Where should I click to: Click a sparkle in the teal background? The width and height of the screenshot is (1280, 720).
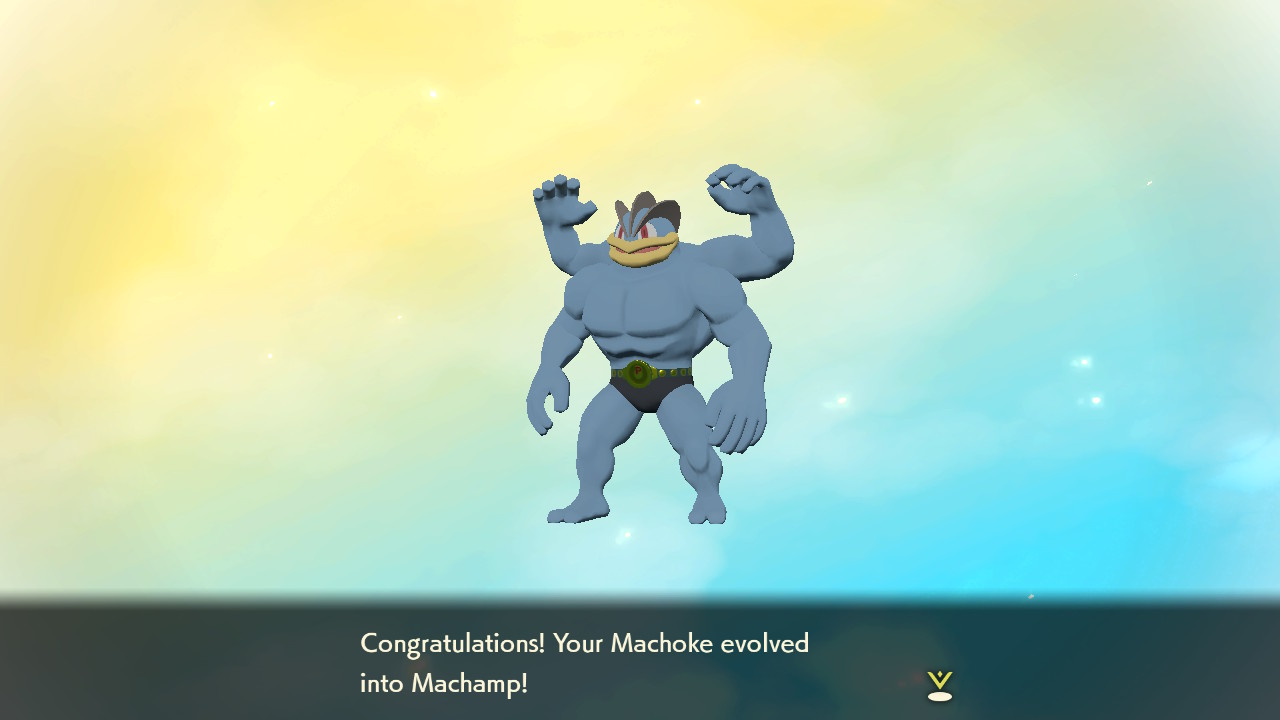[x=1083, y=360]
